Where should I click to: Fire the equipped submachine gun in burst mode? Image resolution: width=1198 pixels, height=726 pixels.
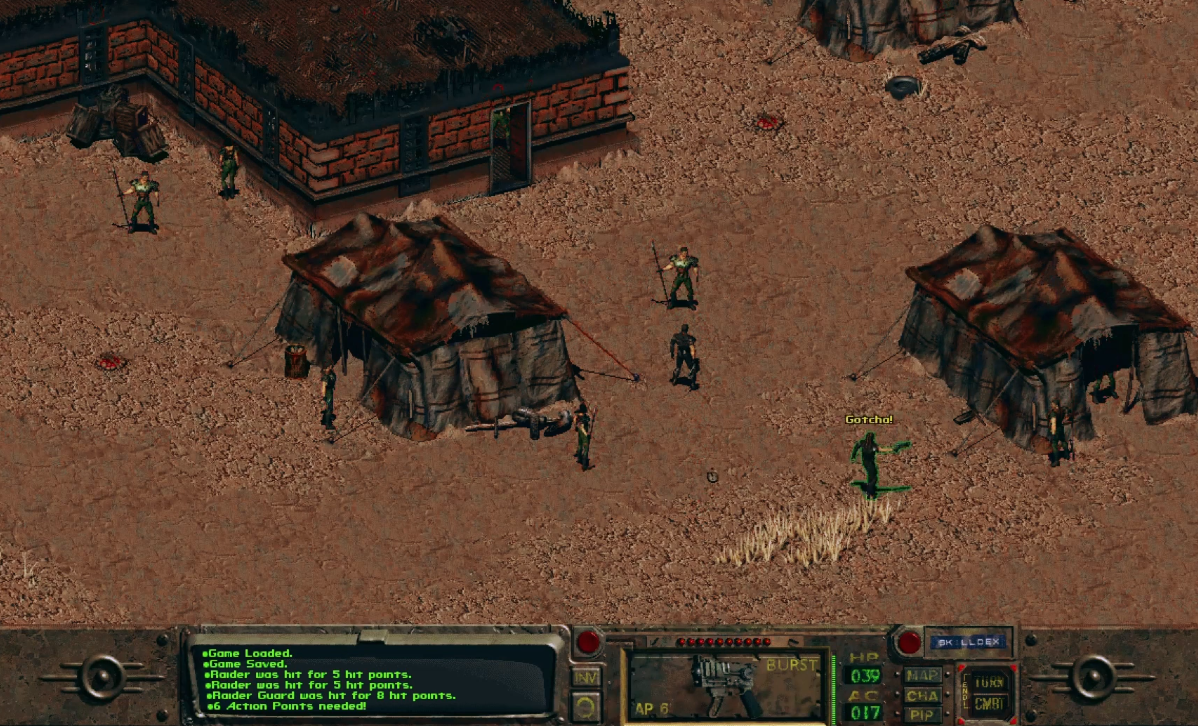tap(725, 686)
